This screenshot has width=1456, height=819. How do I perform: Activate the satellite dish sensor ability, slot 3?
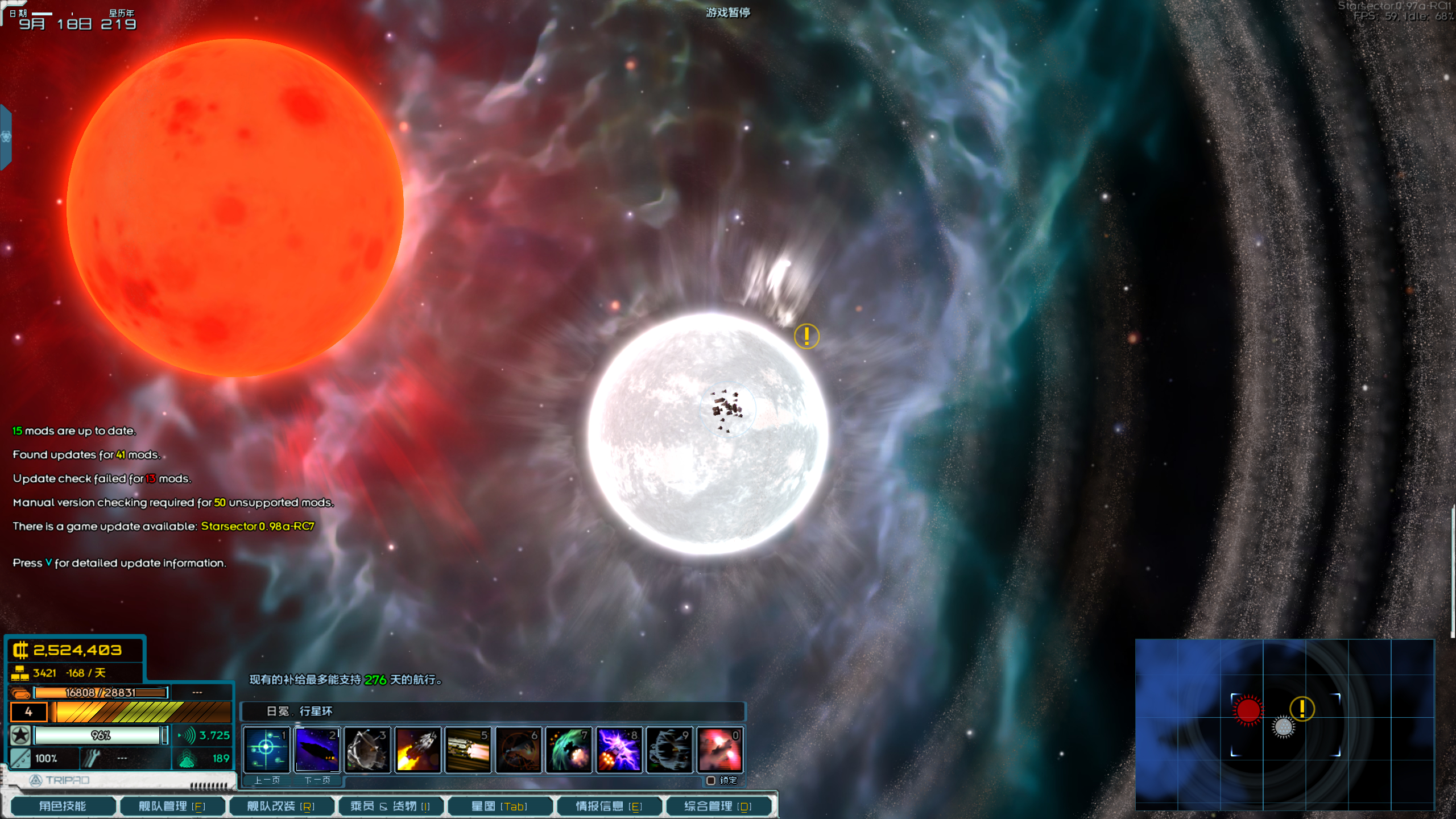(367, 750)
